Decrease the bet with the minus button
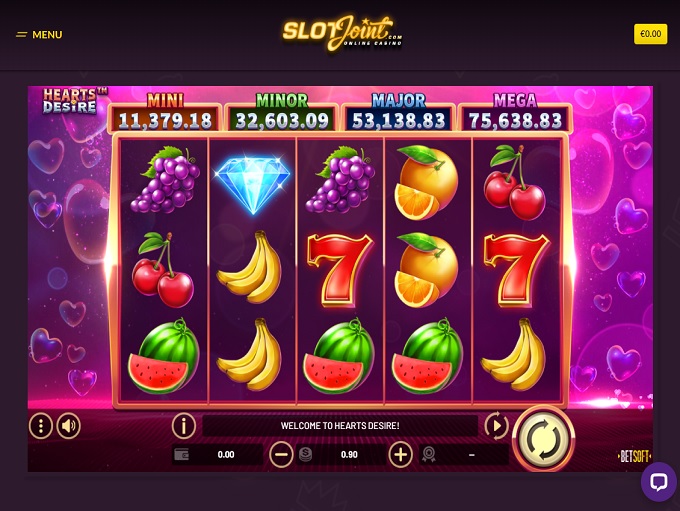The width and height of the screenshot is (680, 511). (282, 455)
